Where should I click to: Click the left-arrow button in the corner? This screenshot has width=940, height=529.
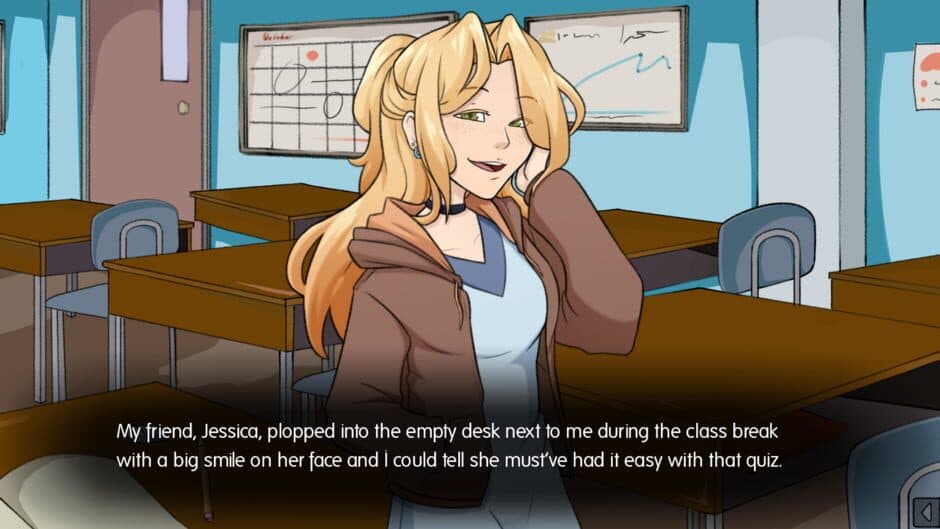(924, 512)
